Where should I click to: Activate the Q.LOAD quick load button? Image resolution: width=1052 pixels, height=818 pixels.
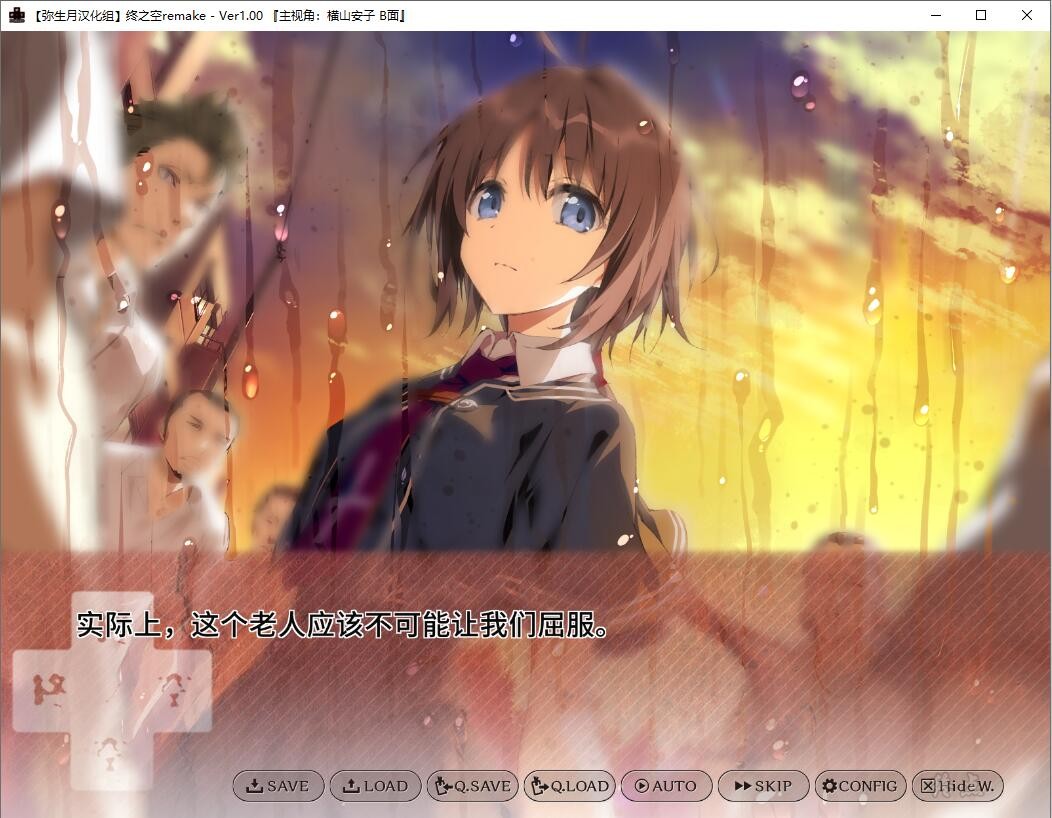[569, 786]
